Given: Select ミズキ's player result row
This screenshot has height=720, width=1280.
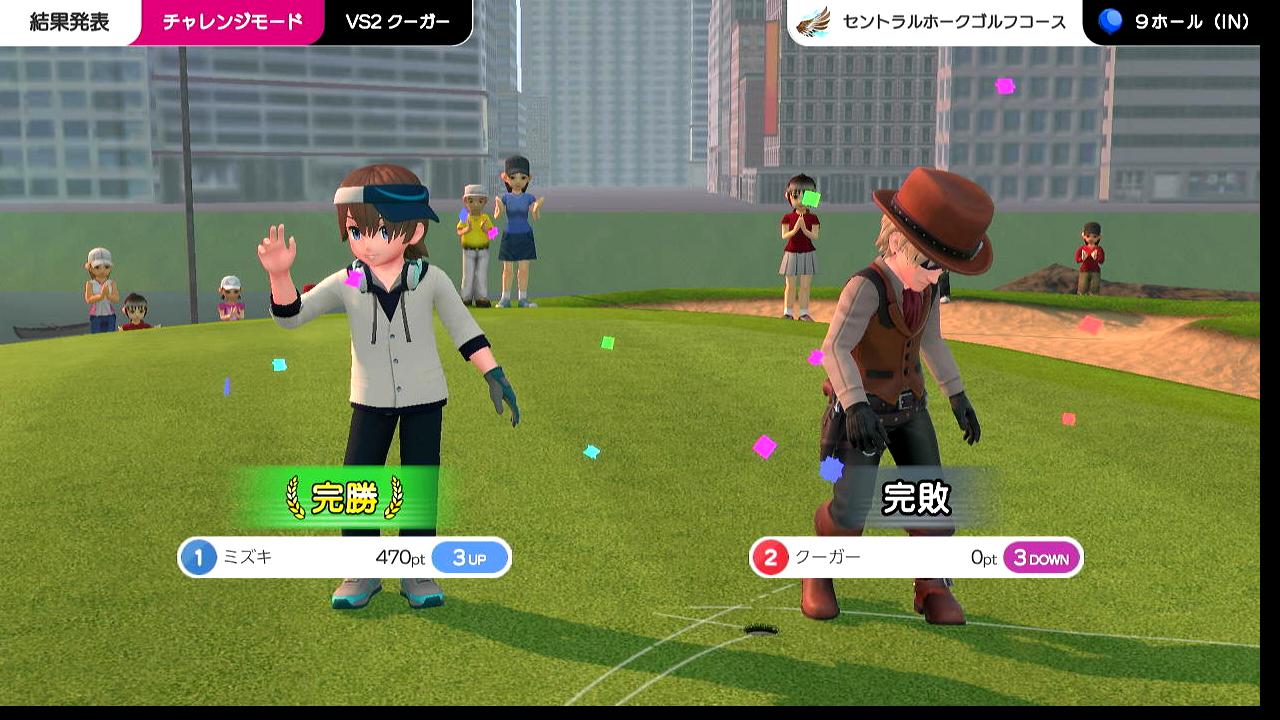Looking at the screenshot, I should click(x=344, y=558).
